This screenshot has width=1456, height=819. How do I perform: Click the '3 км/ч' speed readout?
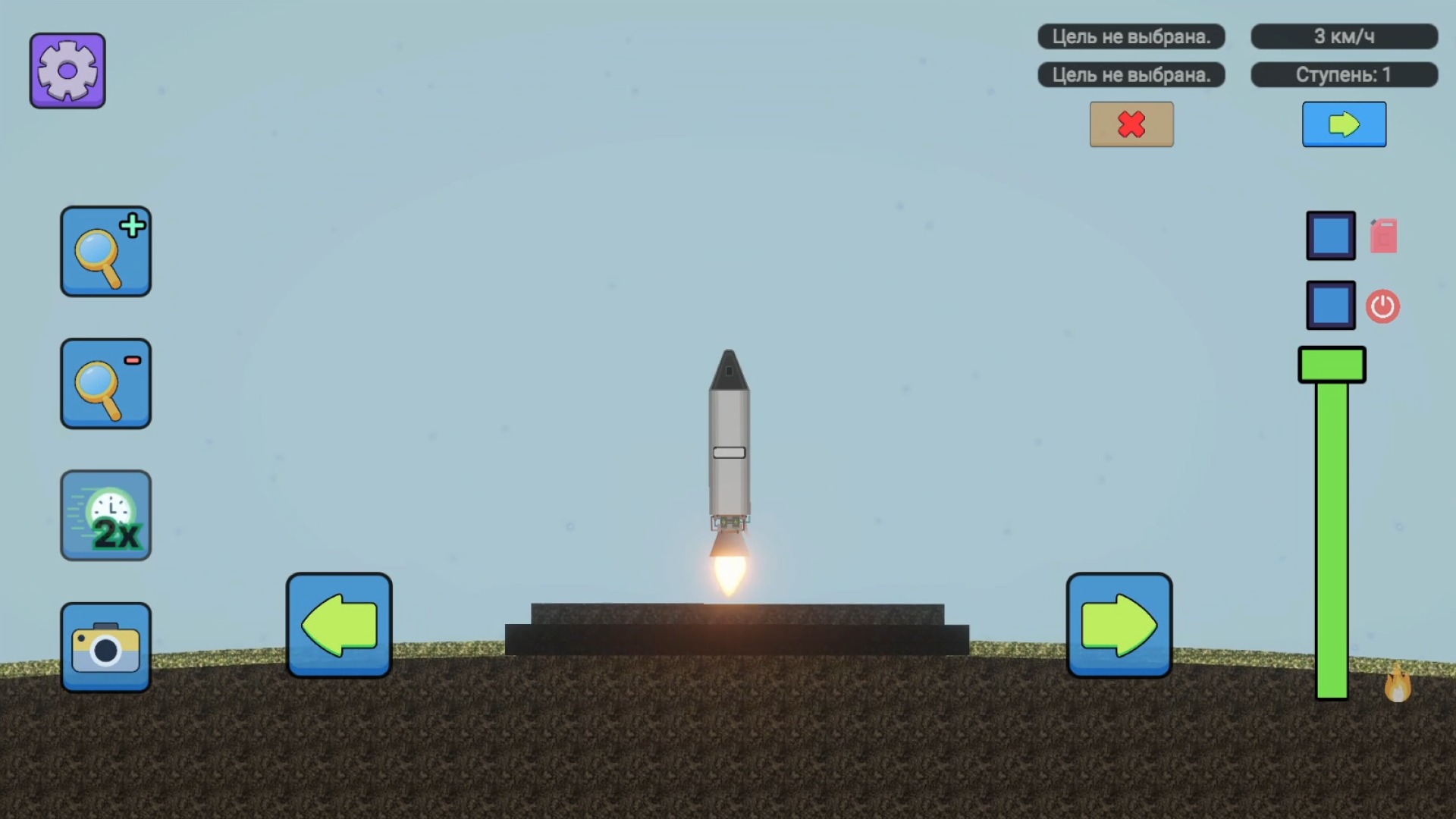[1344, 35]
